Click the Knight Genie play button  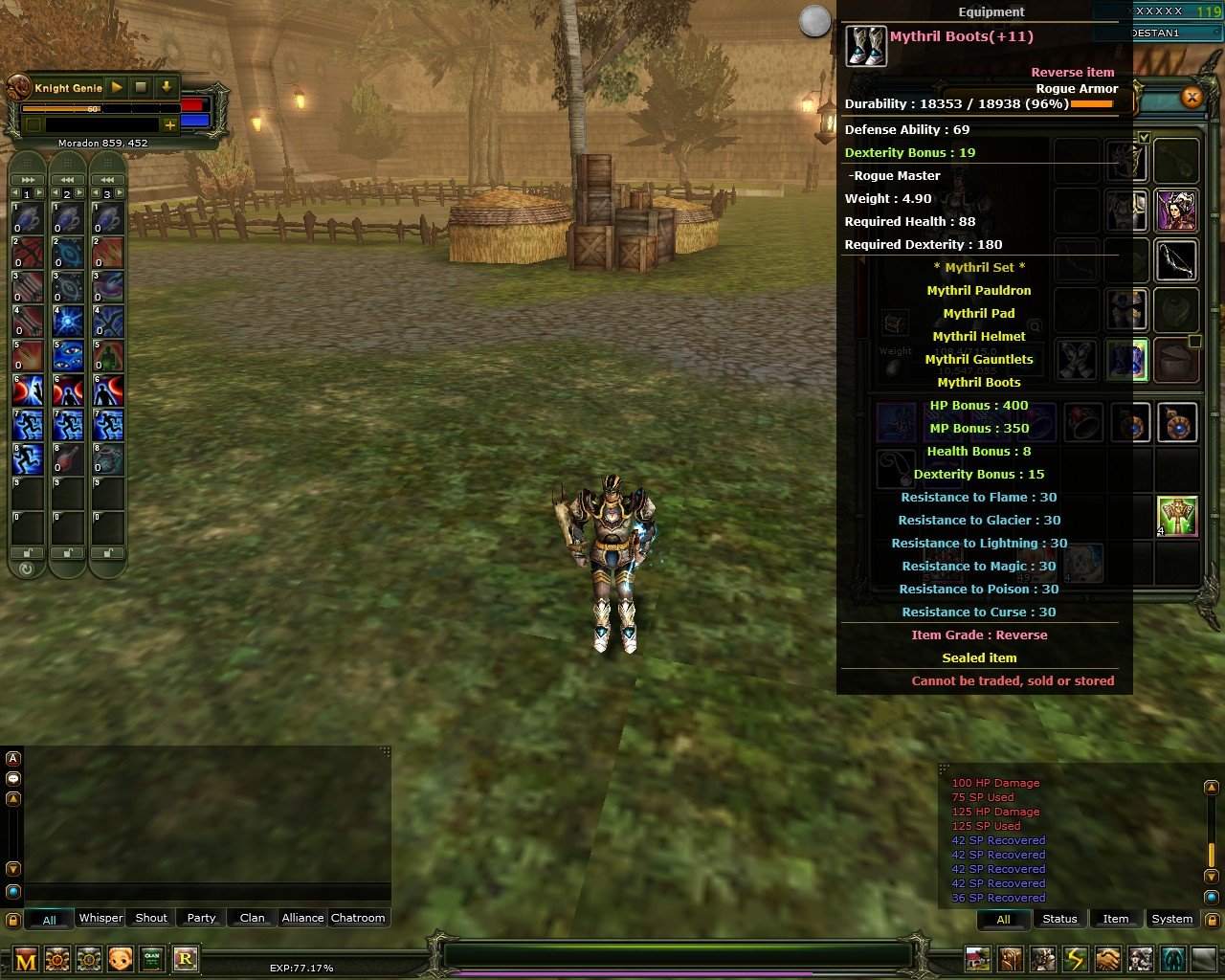pos(116,87)
